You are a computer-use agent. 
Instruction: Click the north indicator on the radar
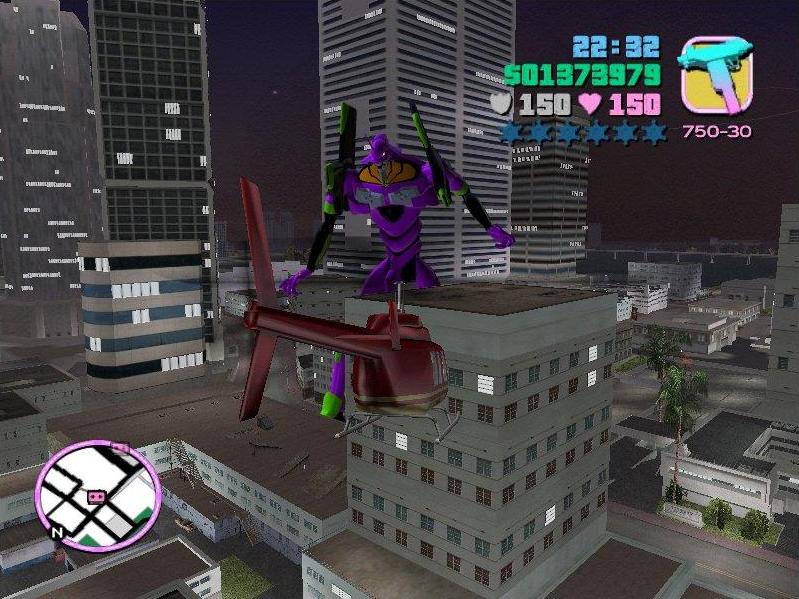coord(58,530)
